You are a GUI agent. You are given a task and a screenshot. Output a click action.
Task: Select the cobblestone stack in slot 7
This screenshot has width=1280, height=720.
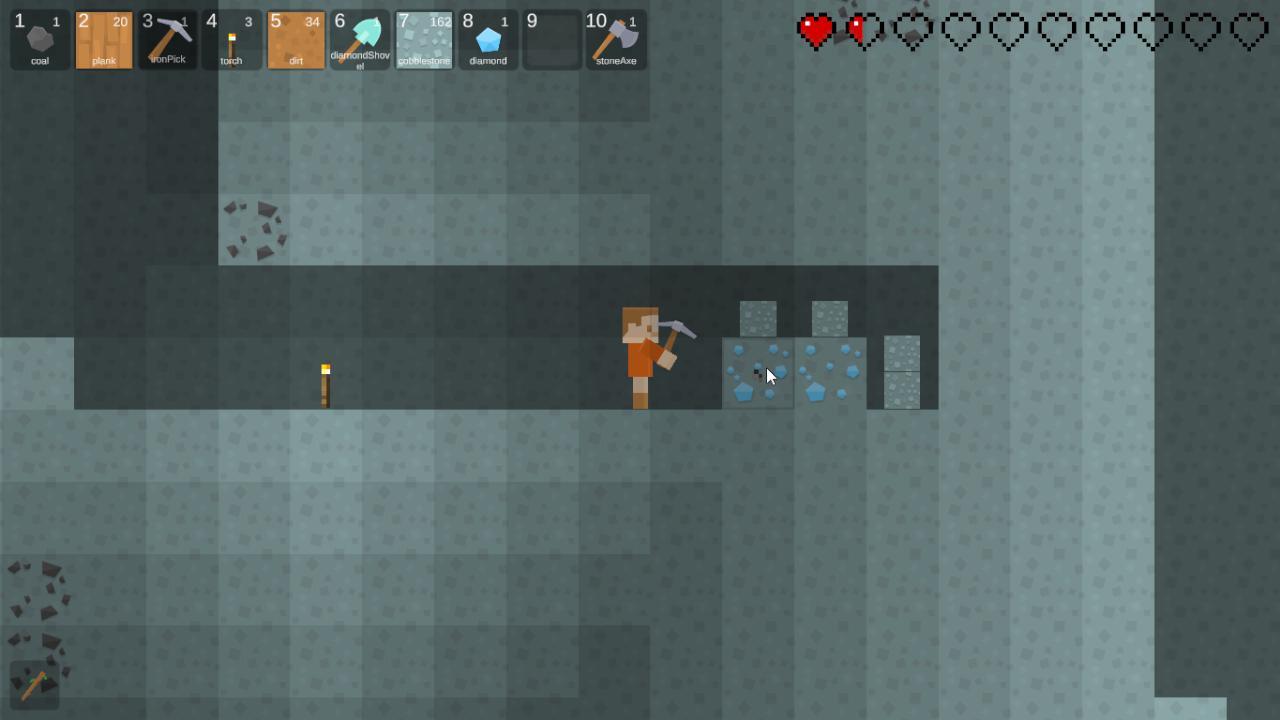424,40
